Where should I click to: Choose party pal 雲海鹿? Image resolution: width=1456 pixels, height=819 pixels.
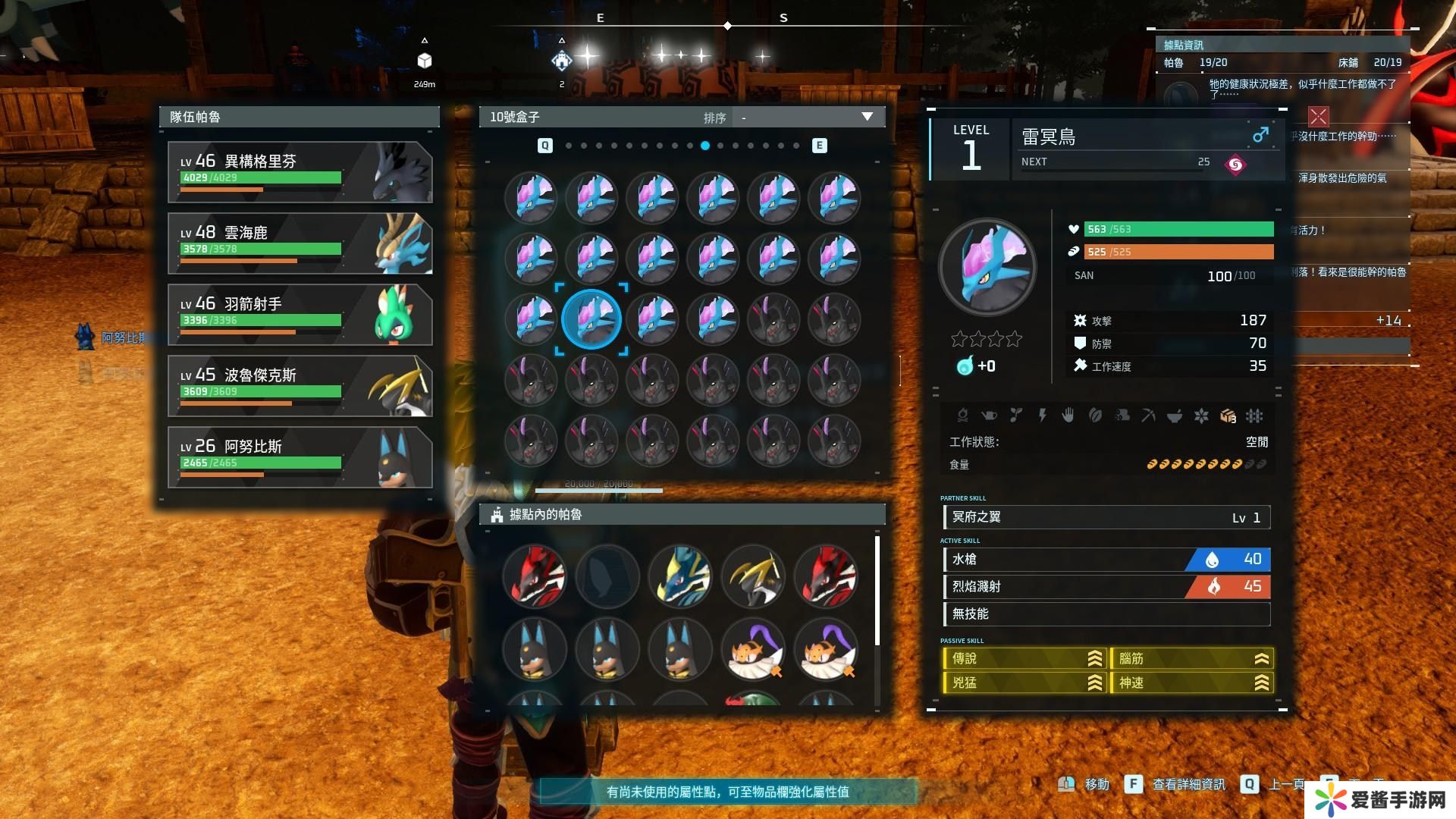click(300, 243)
